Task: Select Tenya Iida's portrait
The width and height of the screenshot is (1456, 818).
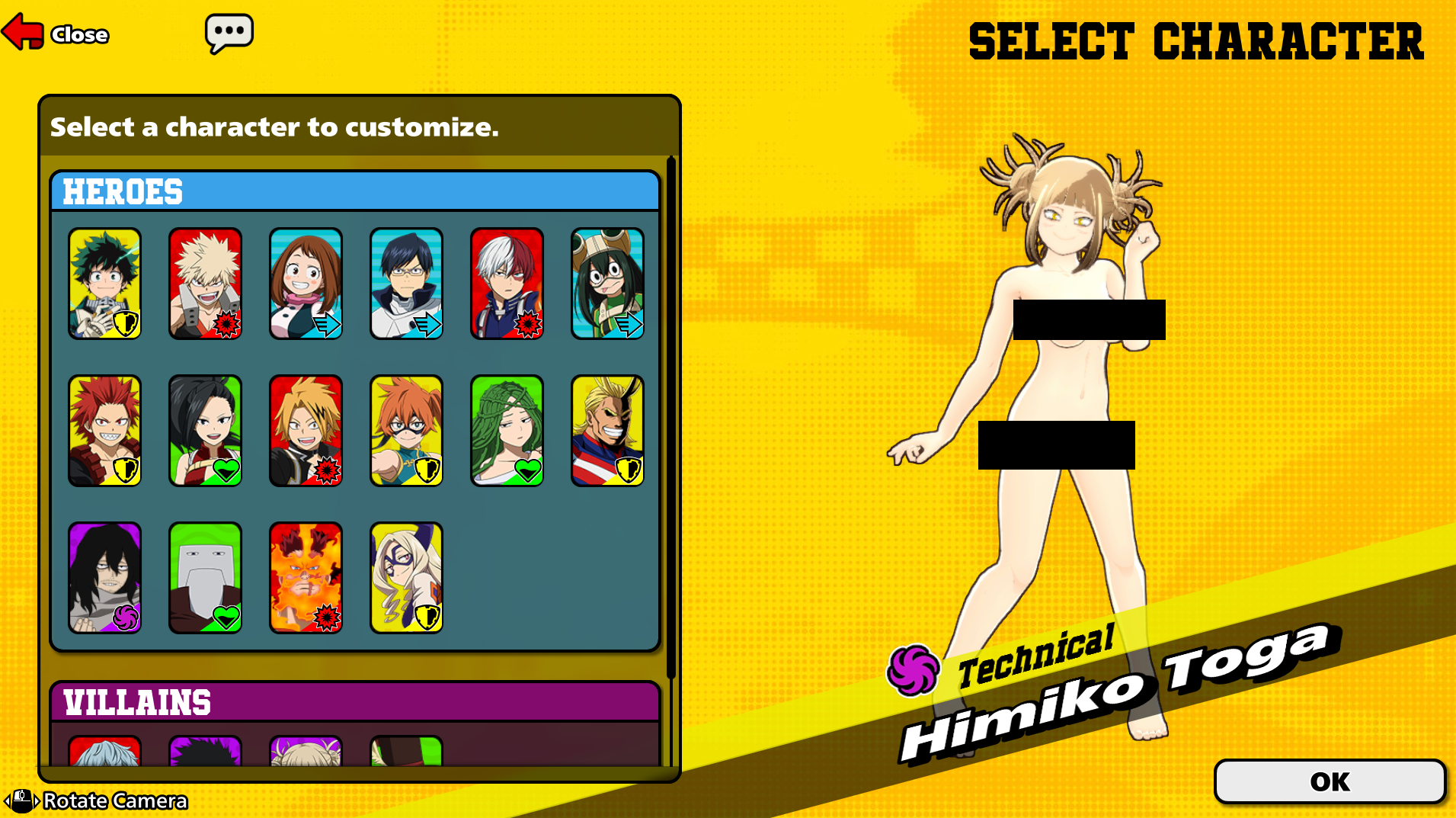Action: [x=406, y=283]
